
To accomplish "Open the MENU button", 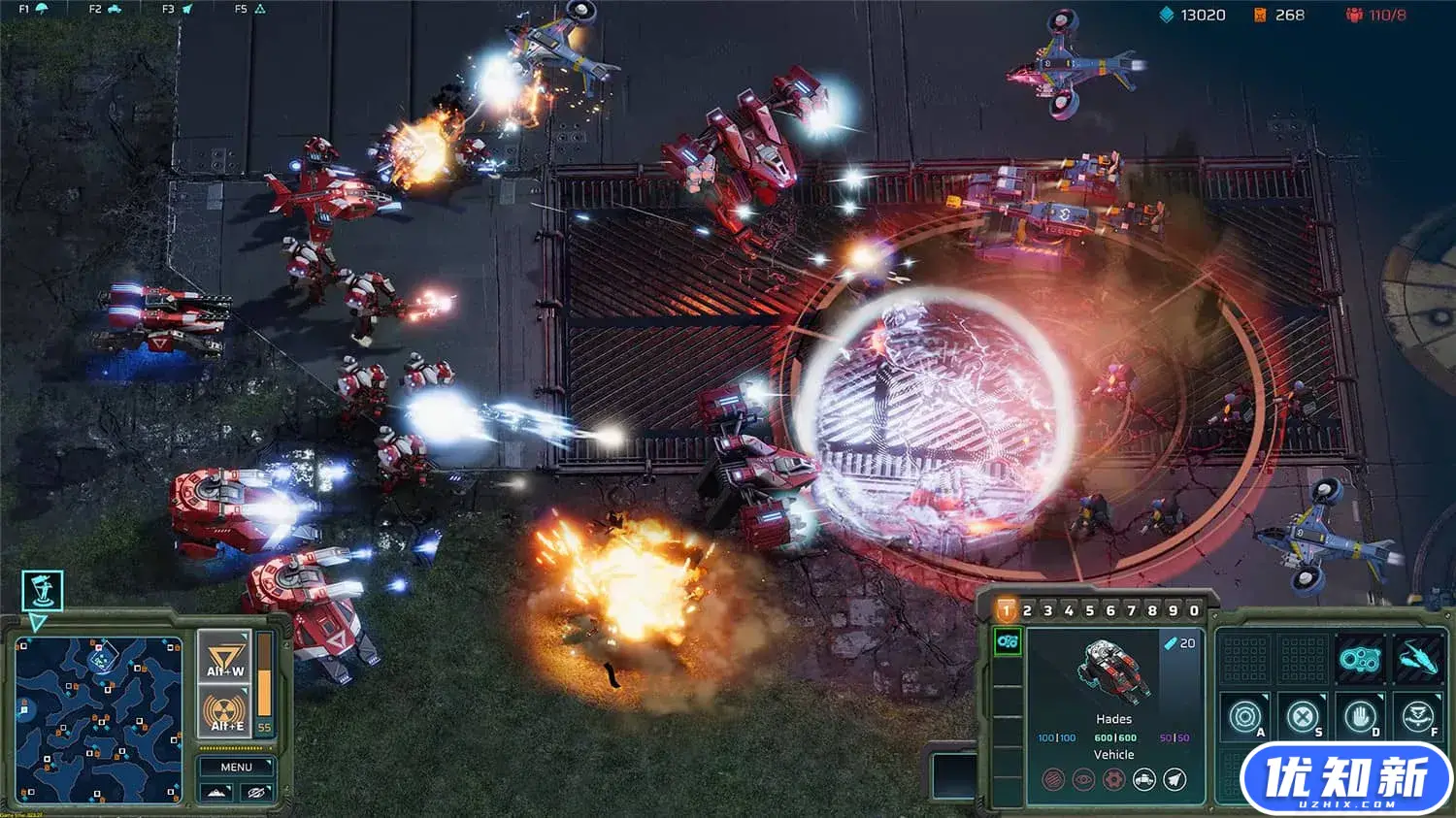I will pos(236,767).
